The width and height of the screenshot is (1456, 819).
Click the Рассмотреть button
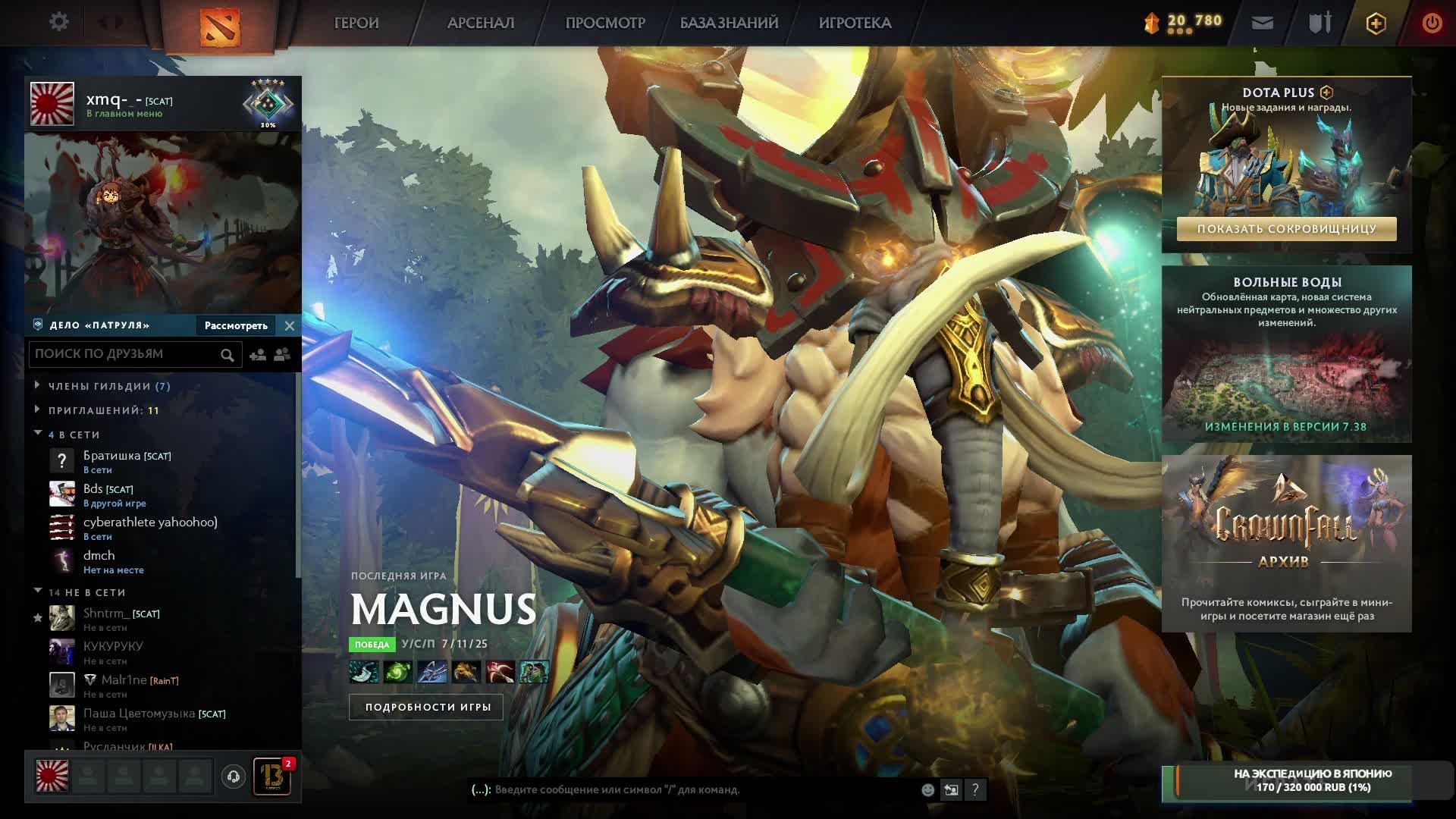point(236,325)
